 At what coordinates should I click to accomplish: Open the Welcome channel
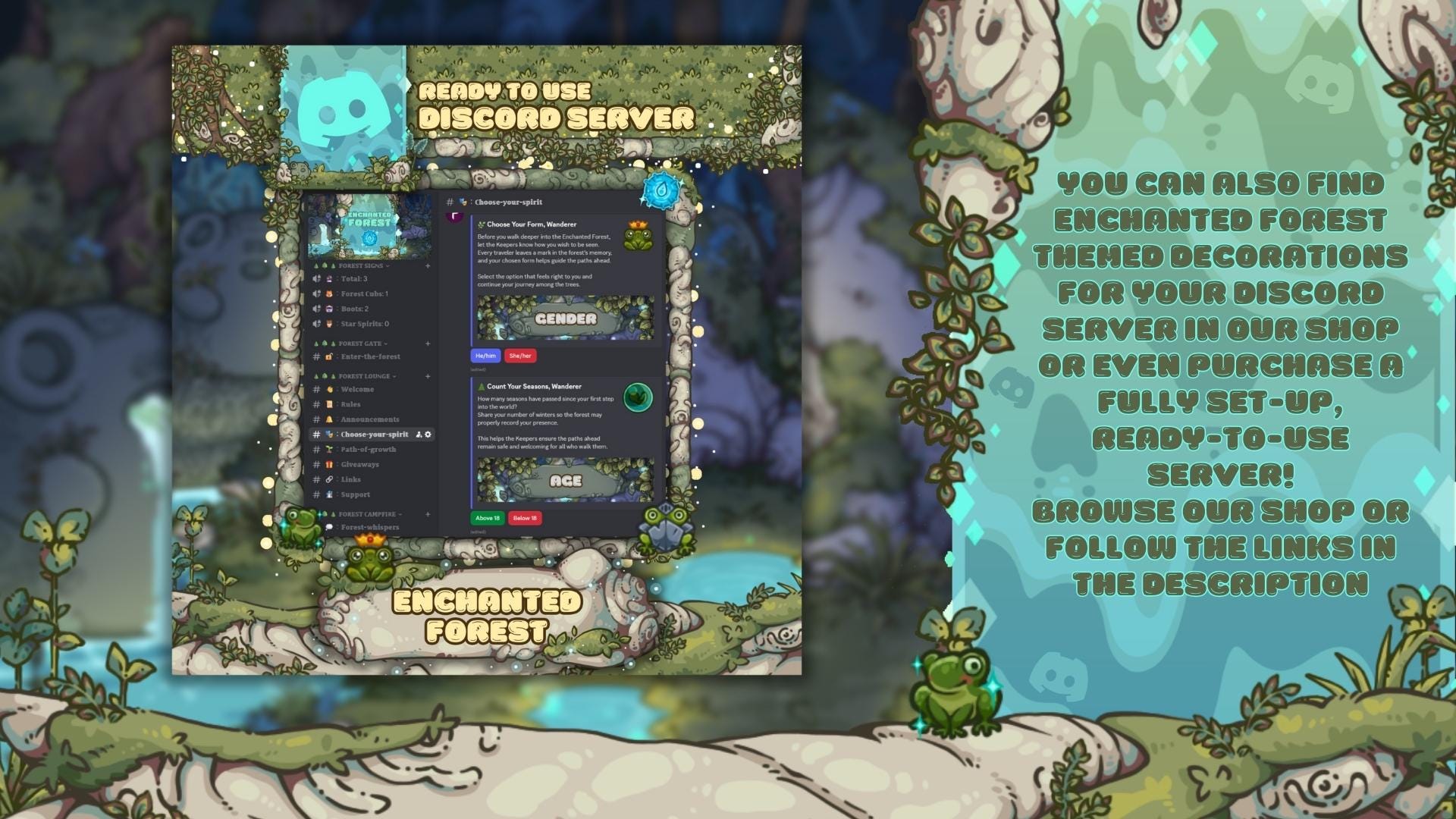pyautogui.click(x=356, y=389)
